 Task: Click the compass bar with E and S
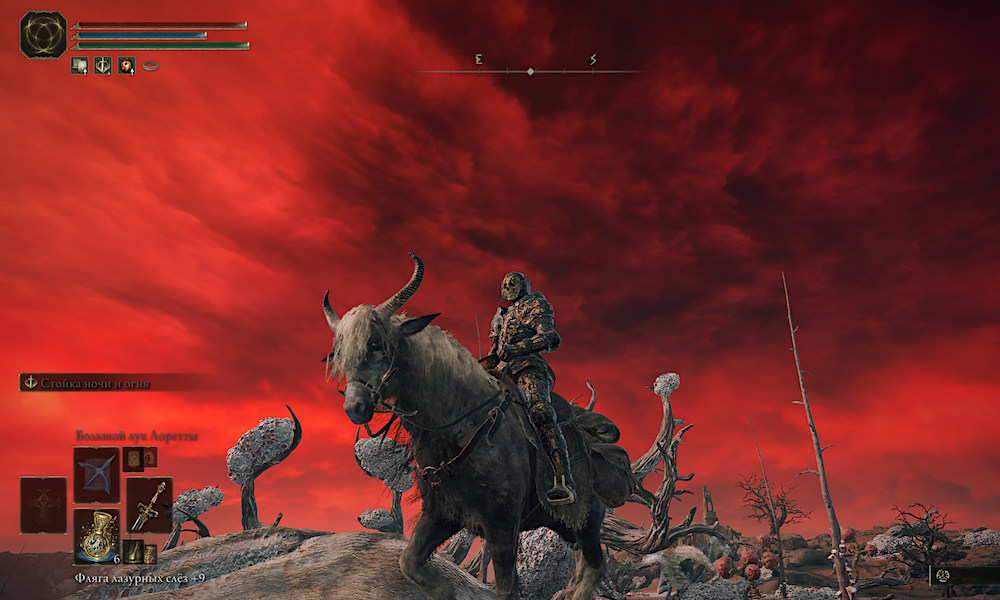(x=530, y=70)
